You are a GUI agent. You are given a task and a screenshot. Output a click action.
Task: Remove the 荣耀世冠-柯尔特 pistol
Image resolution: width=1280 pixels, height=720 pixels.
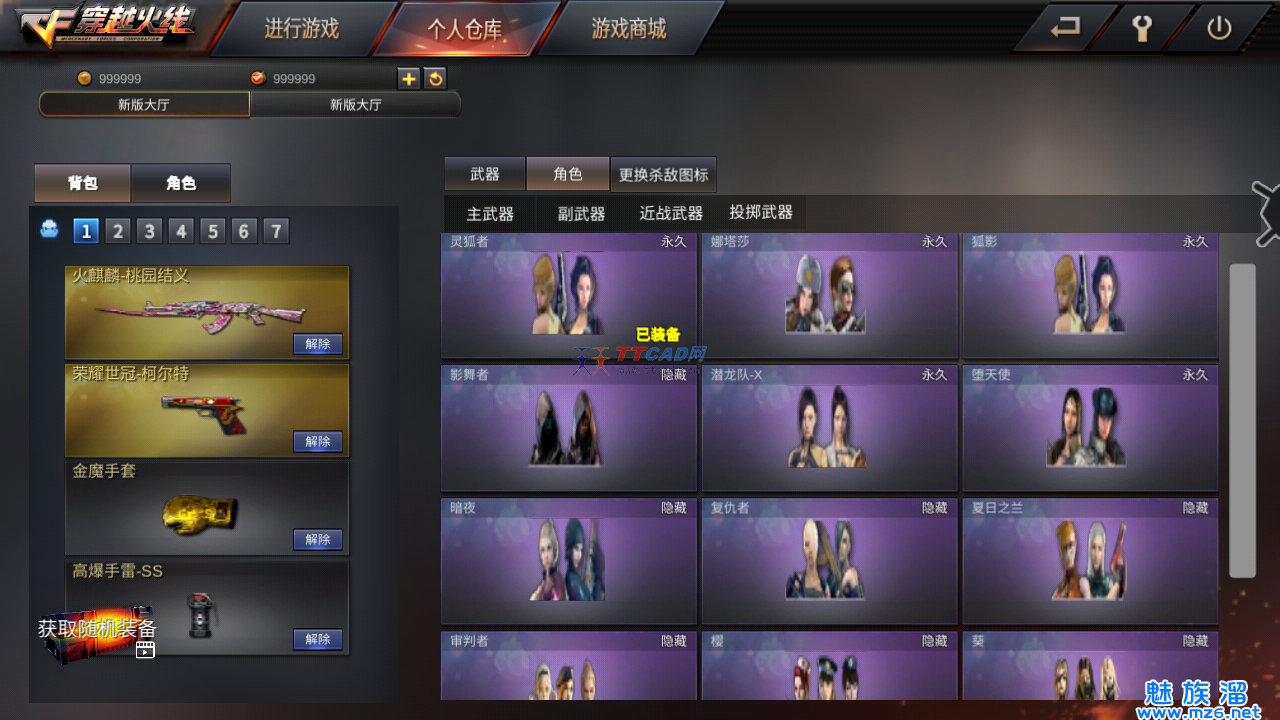pos(318,442)
